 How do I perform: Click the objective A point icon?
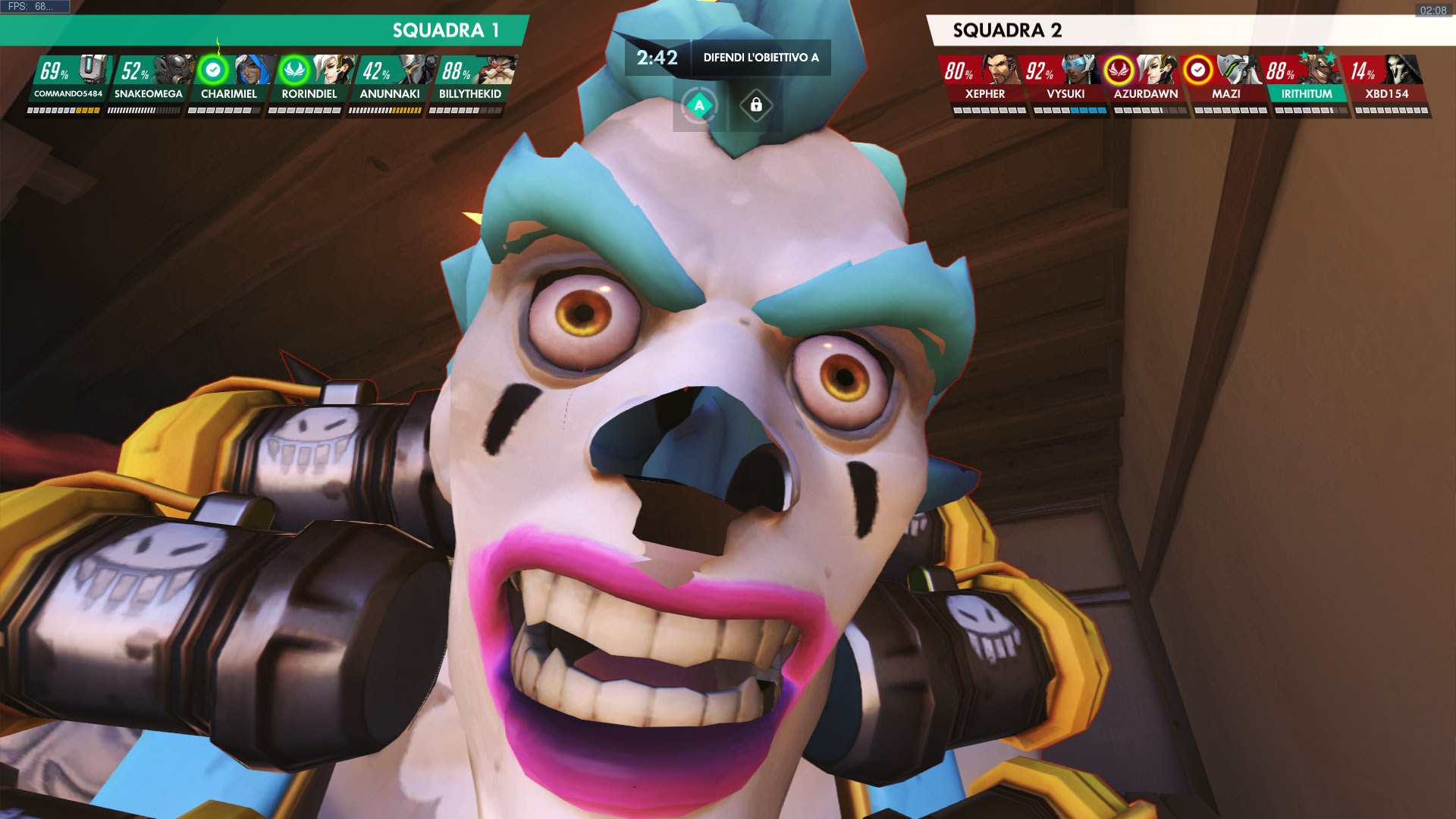pos(699,105)
